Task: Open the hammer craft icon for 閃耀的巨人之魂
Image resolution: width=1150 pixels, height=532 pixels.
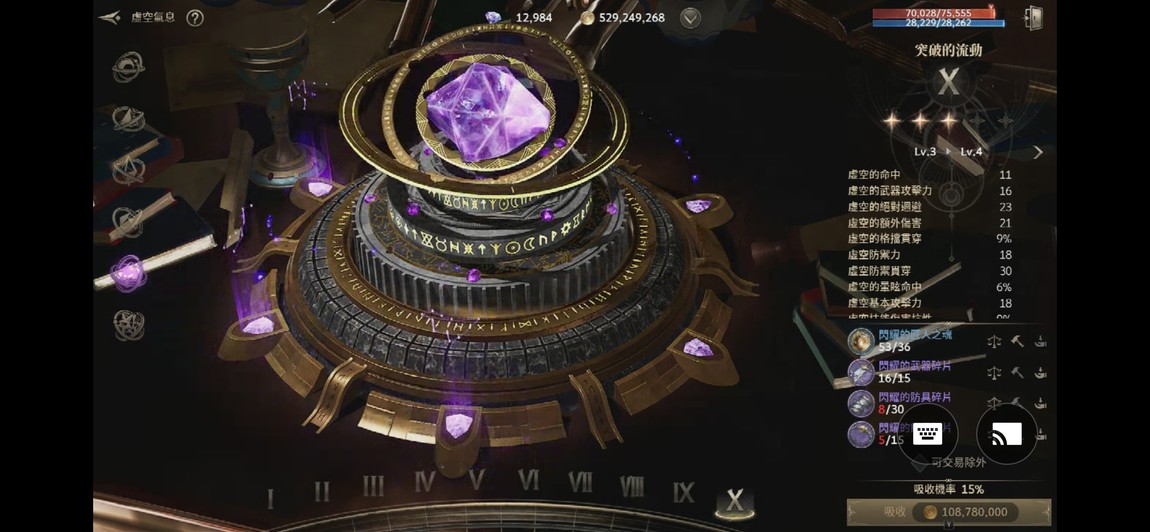Action: pos(1017,342)
